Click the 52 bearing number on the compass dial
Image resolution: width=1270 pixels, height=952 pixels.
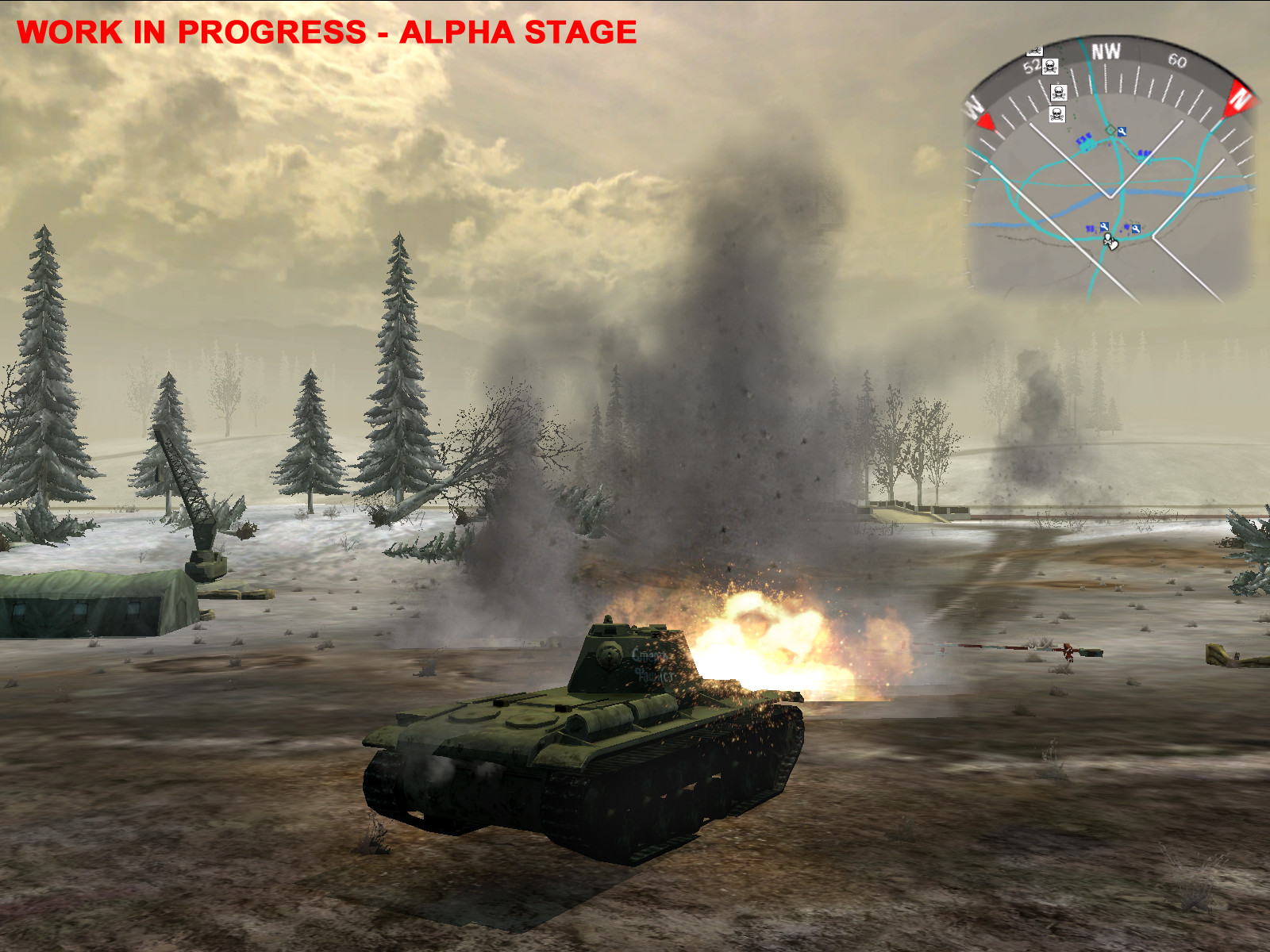[x=1033, y=66]
